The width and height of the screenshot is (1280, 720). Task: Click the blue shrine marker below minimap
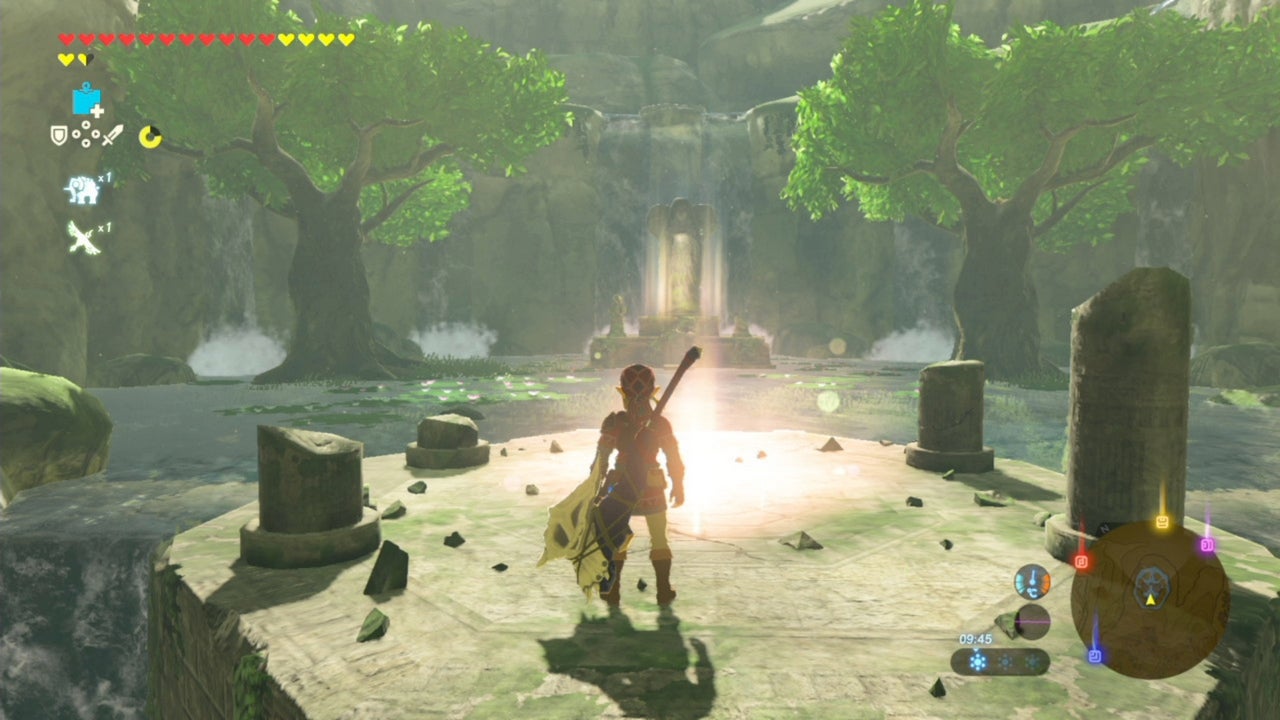pos(1095,655)
